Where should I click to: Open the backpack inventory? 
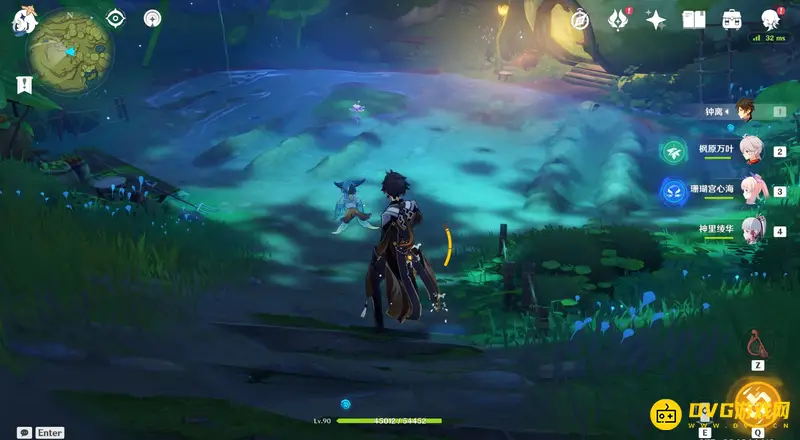(x=732, y=19)
